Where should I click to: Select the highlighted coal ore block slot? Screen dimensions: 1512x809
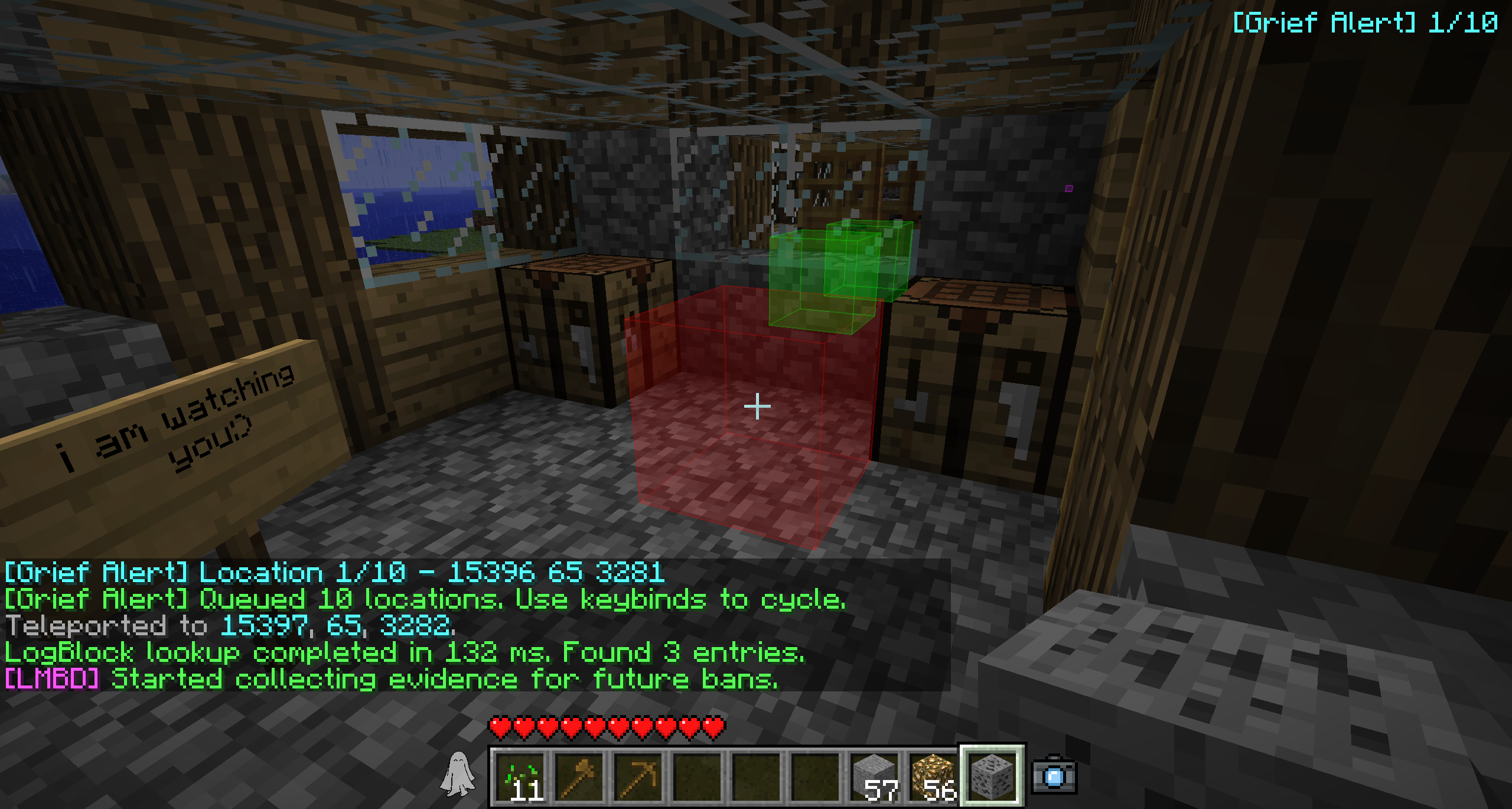coord(992,775)
